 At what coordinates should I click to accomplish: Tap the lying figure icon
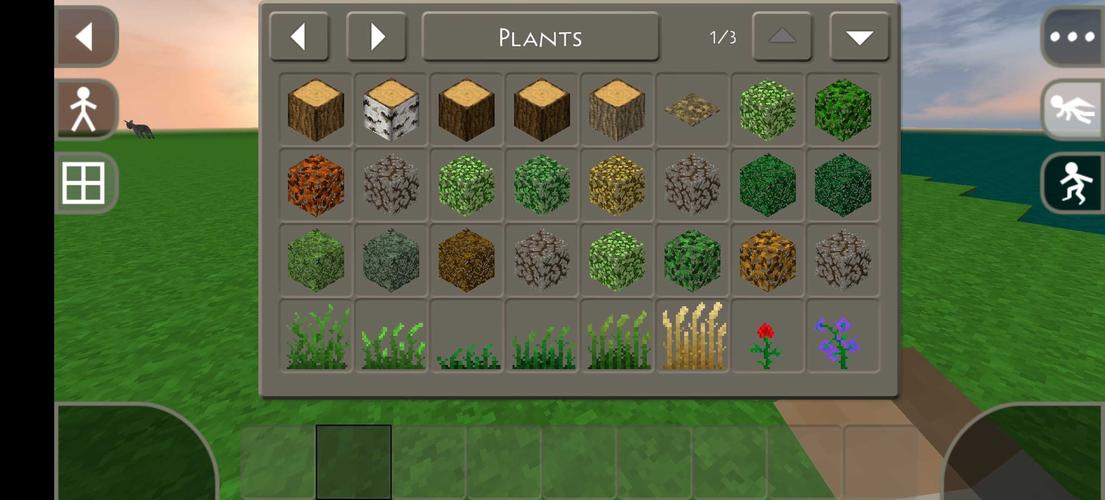[1072, 110]
